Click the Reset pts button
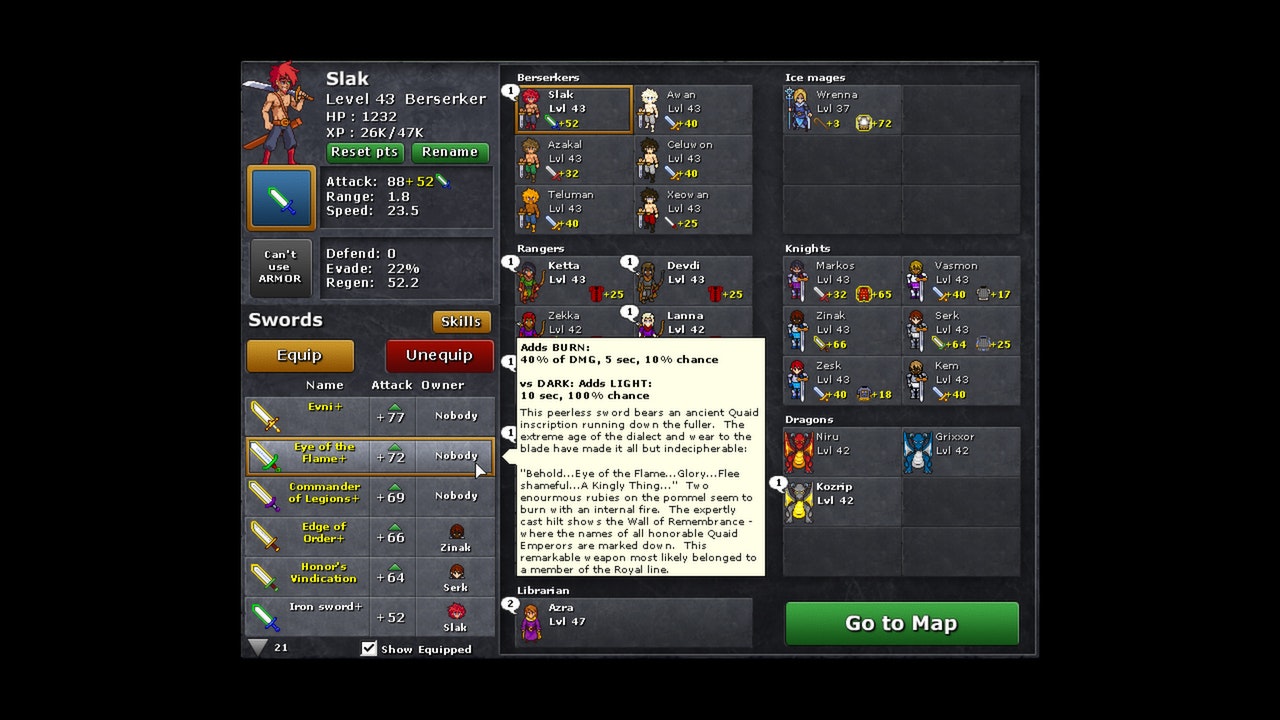The height and width of the screenshot is (720, 1280). click(365, 152)
